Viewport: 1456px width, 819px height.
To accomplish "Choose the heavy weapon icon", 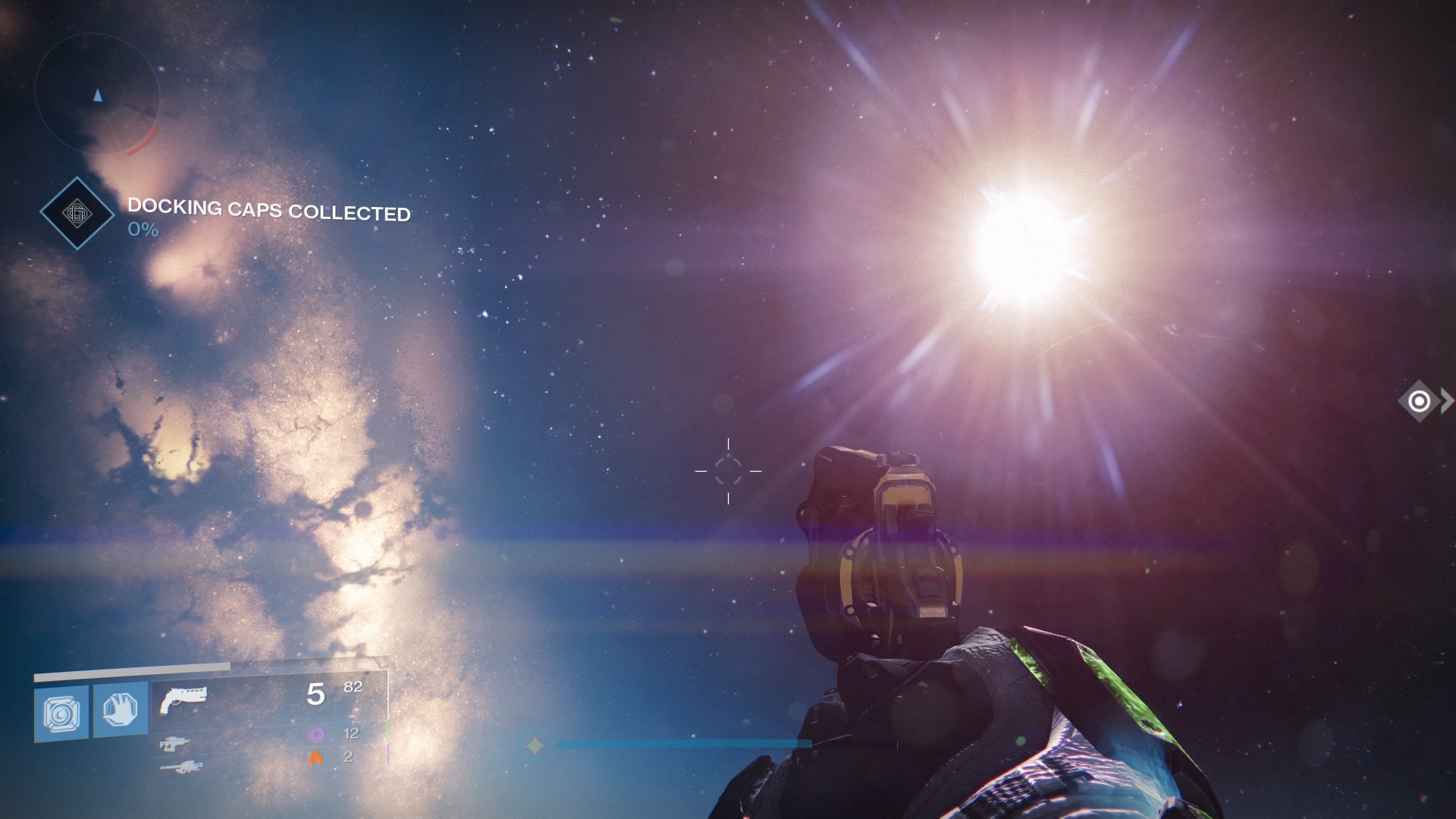I will pyautogui.click(x=181, y=767).
